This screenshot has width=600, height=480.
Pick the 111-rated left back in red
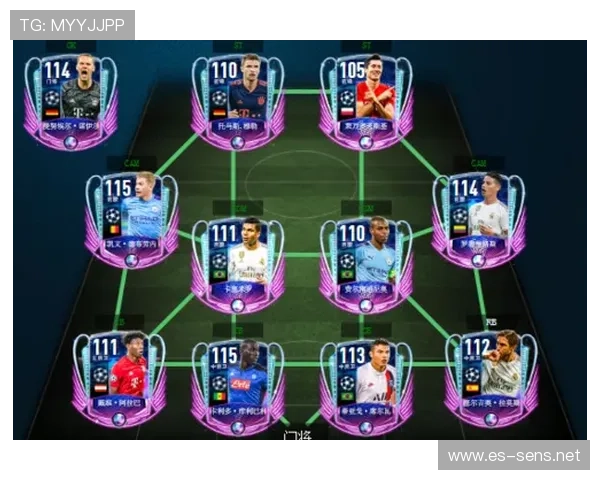[x=119, y=378]
